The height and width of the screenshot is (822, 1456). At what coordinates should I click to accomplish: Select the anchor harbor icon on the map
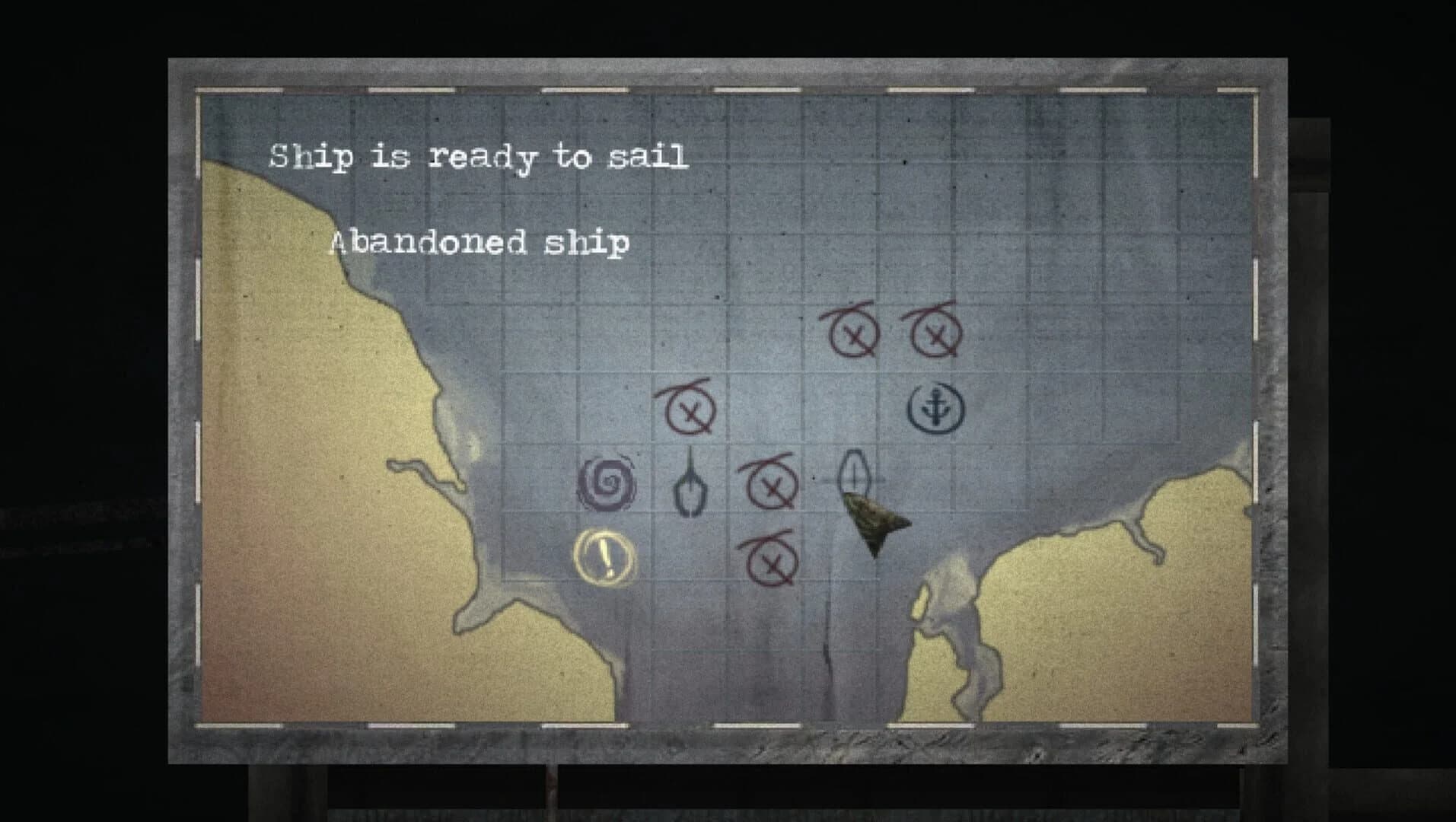pyautogui.click(x=935, y=409)
